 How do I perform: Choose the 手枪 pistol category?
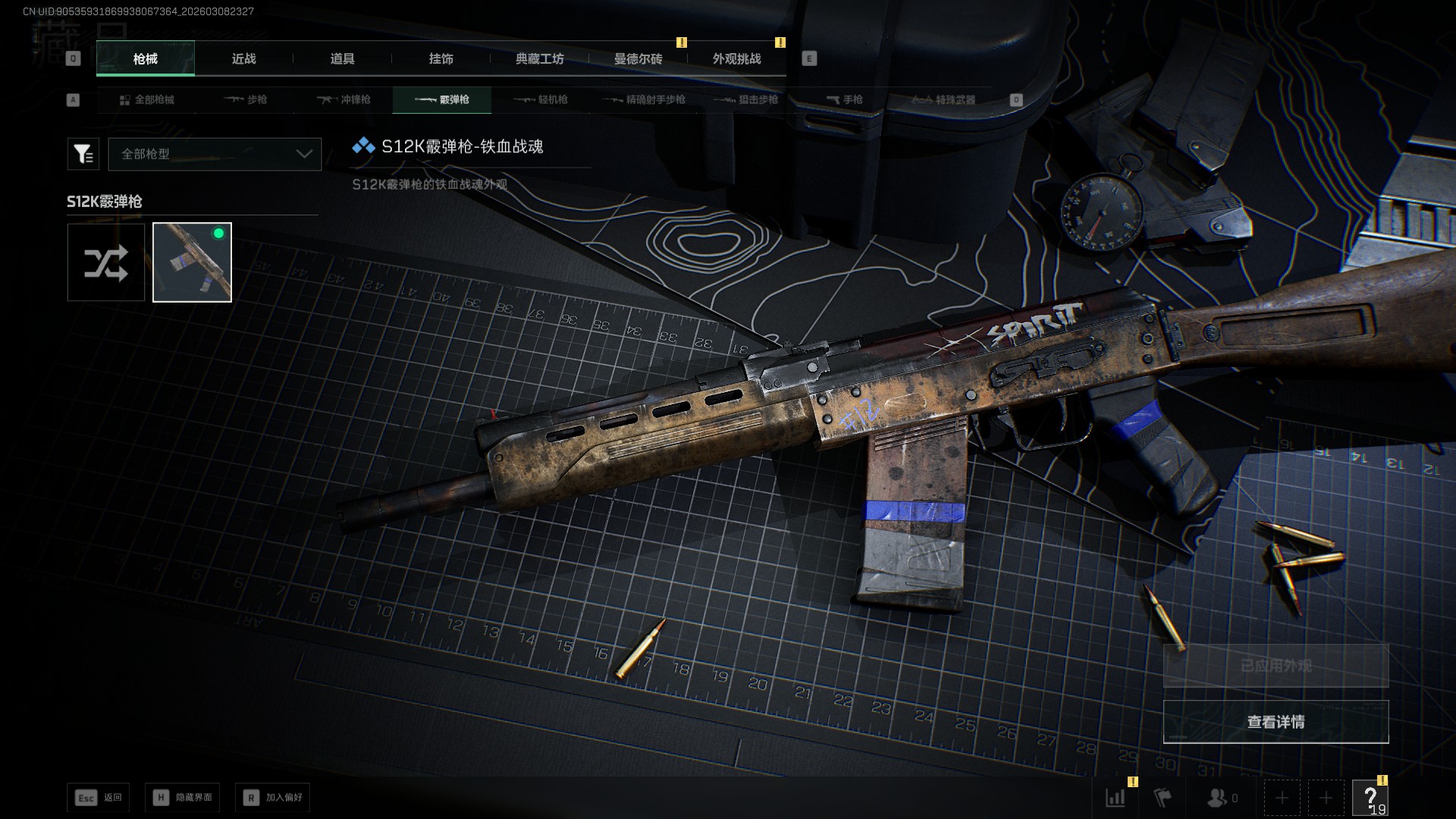[844, 100]
